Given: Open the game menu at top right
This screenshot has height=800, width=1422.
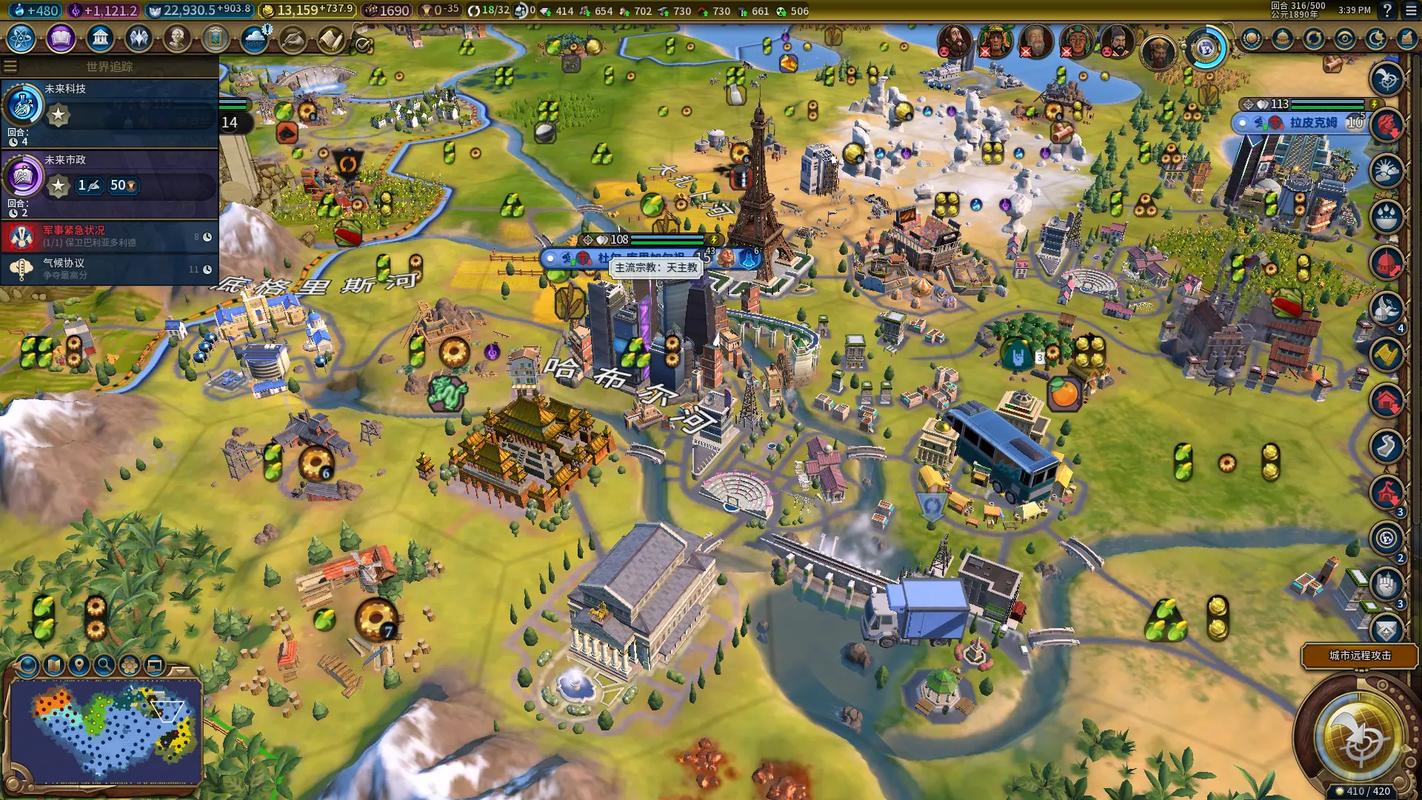Looking at the screenshot, I should [x=1410, y=10].
